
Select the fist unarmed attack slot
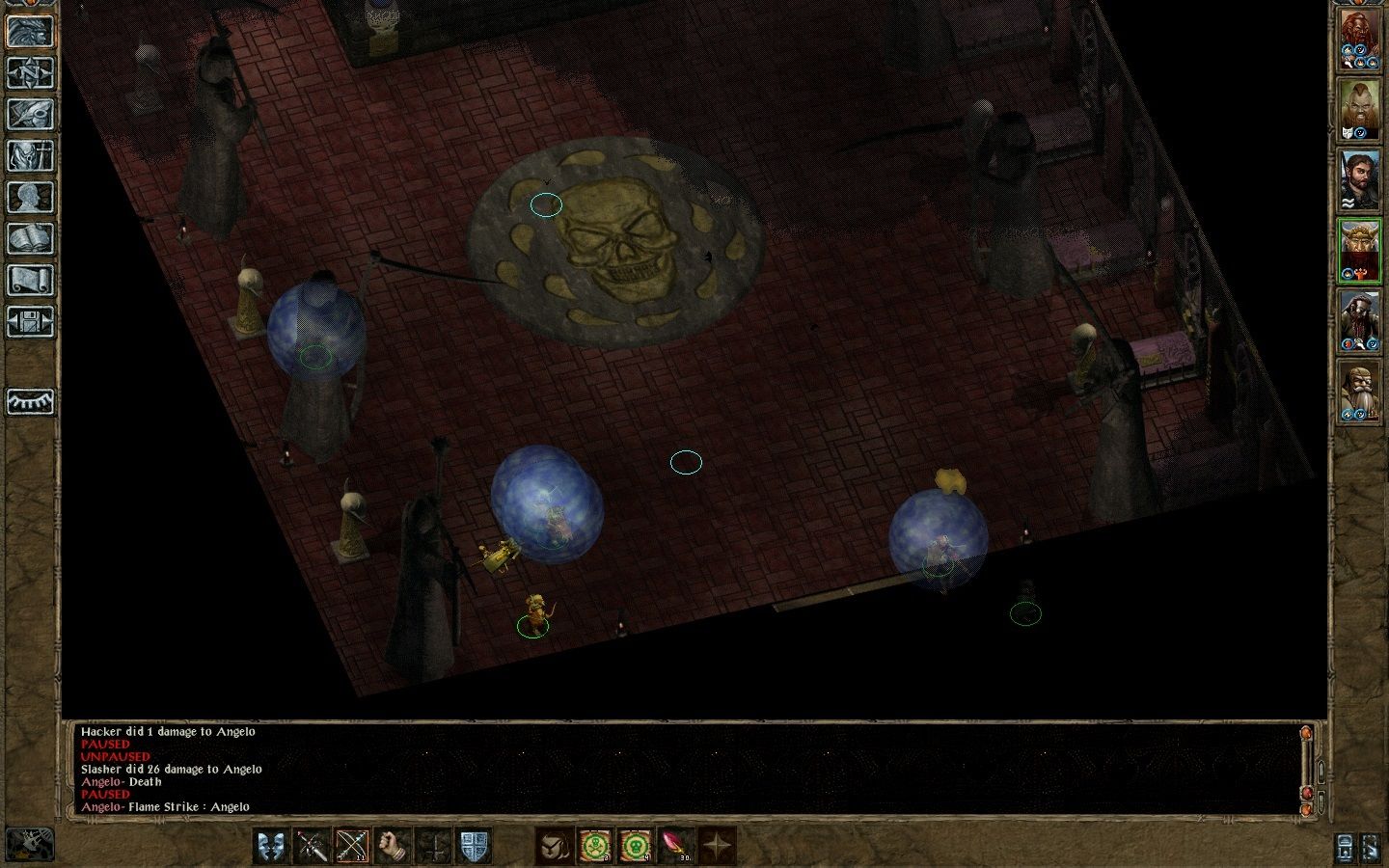coord(393,846)
